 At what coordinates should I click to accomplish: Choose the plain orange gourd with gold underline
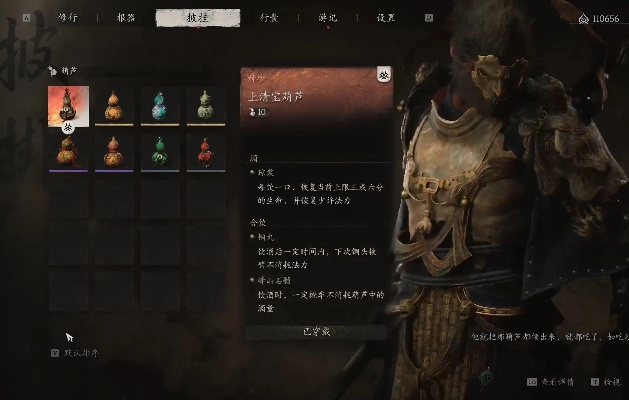click(x=114, y=105)
